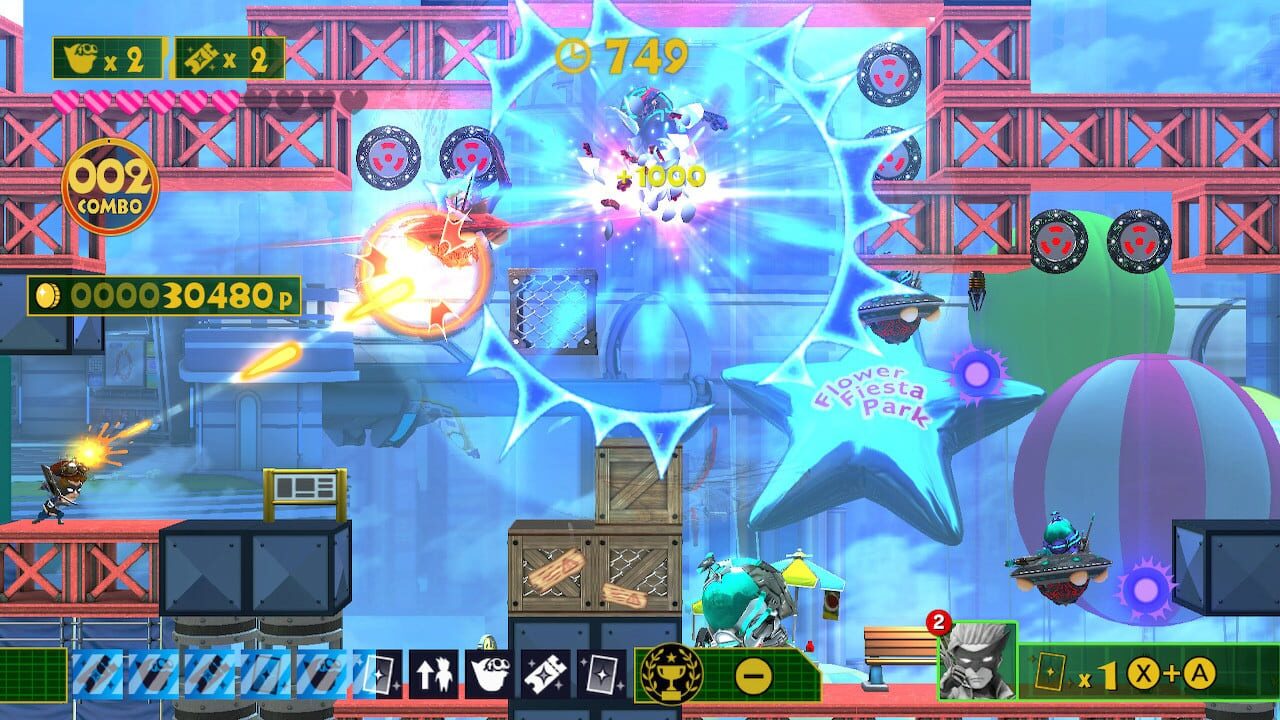Expand the character portrait panel
1280x720 pixels.
point(978,660)
